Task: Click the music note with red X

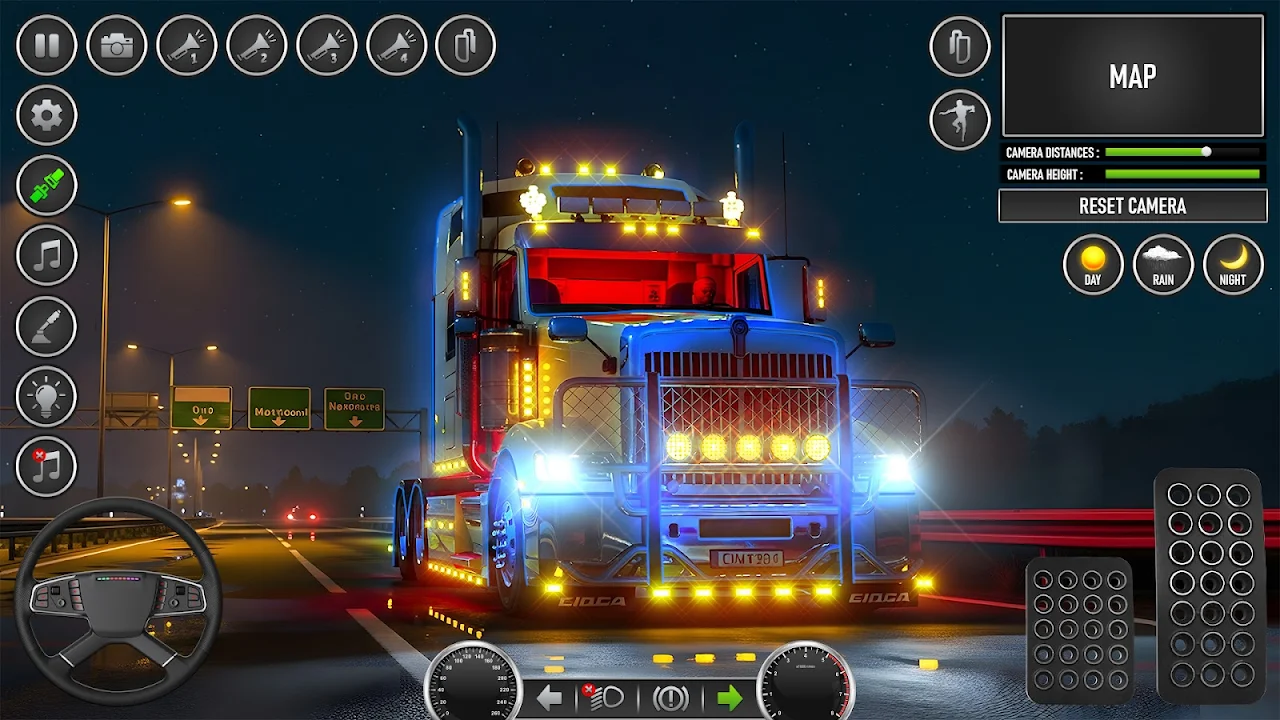Action: tap(47, 466)
